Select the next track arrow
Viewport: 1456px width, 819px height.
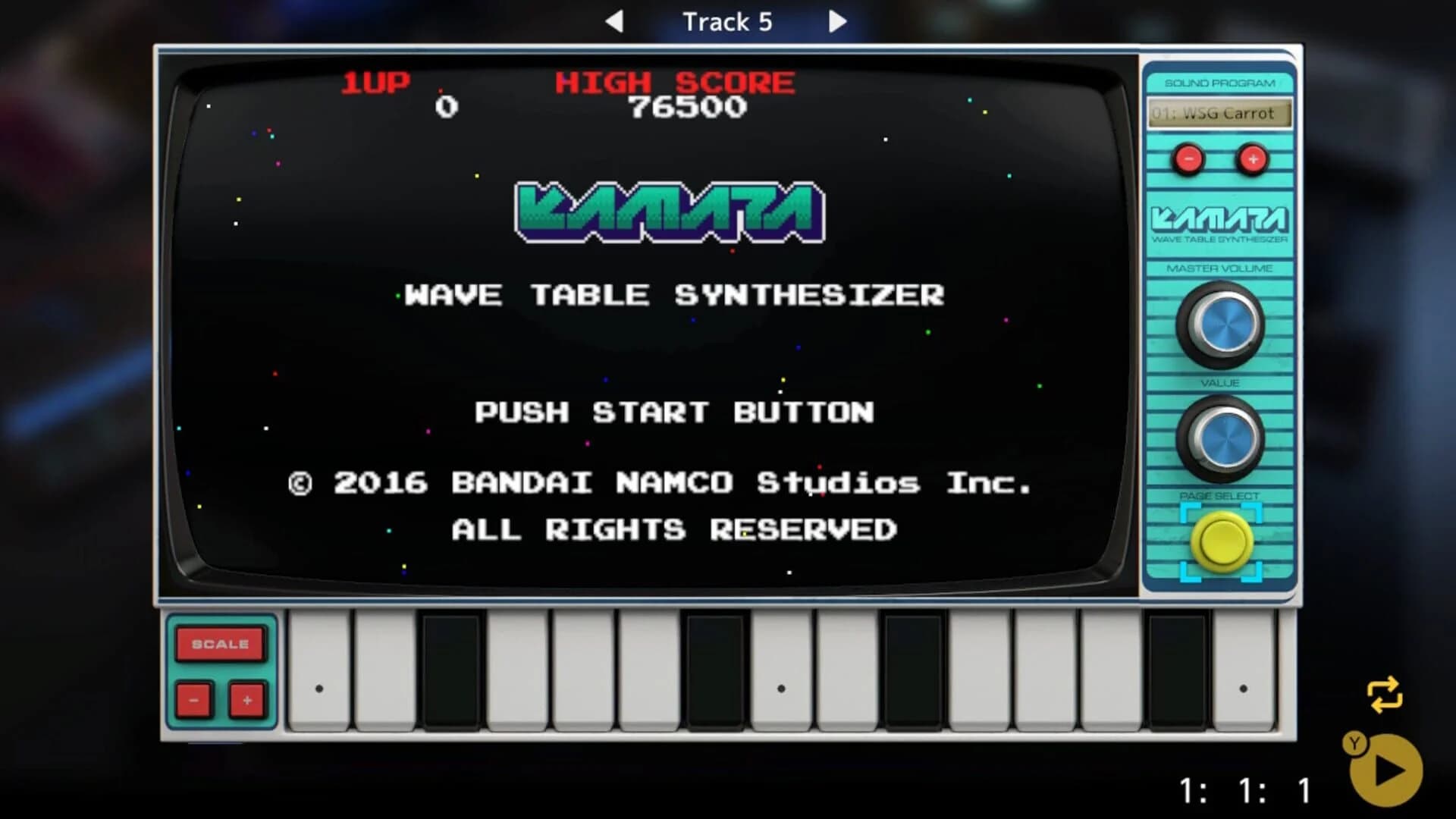837,21
